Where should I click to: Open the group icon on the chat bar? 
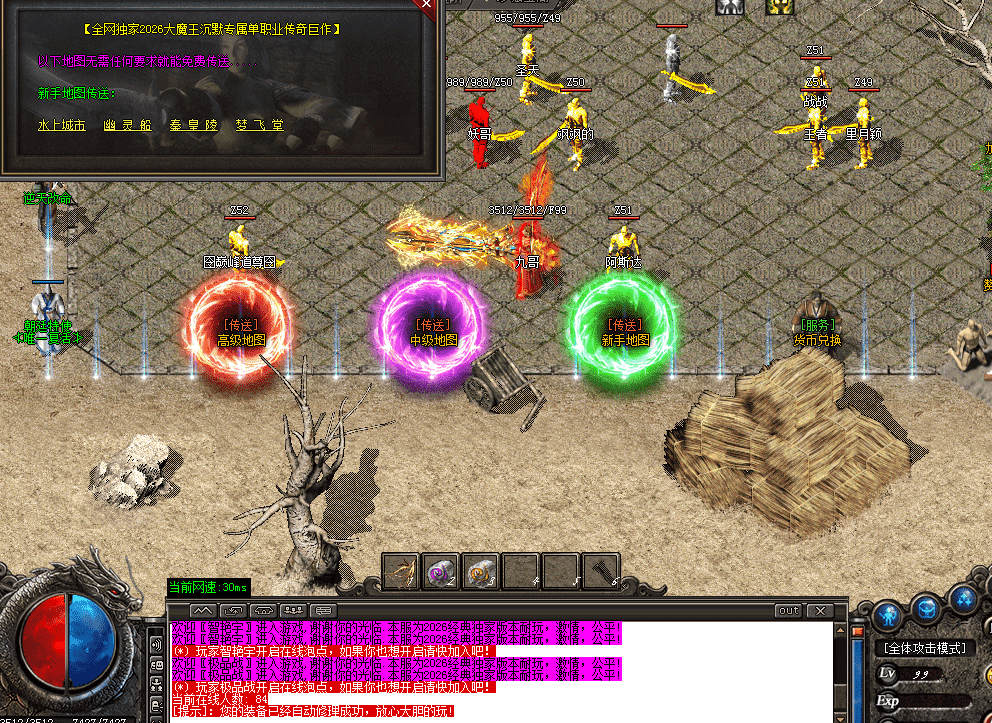tap(294, 610)
